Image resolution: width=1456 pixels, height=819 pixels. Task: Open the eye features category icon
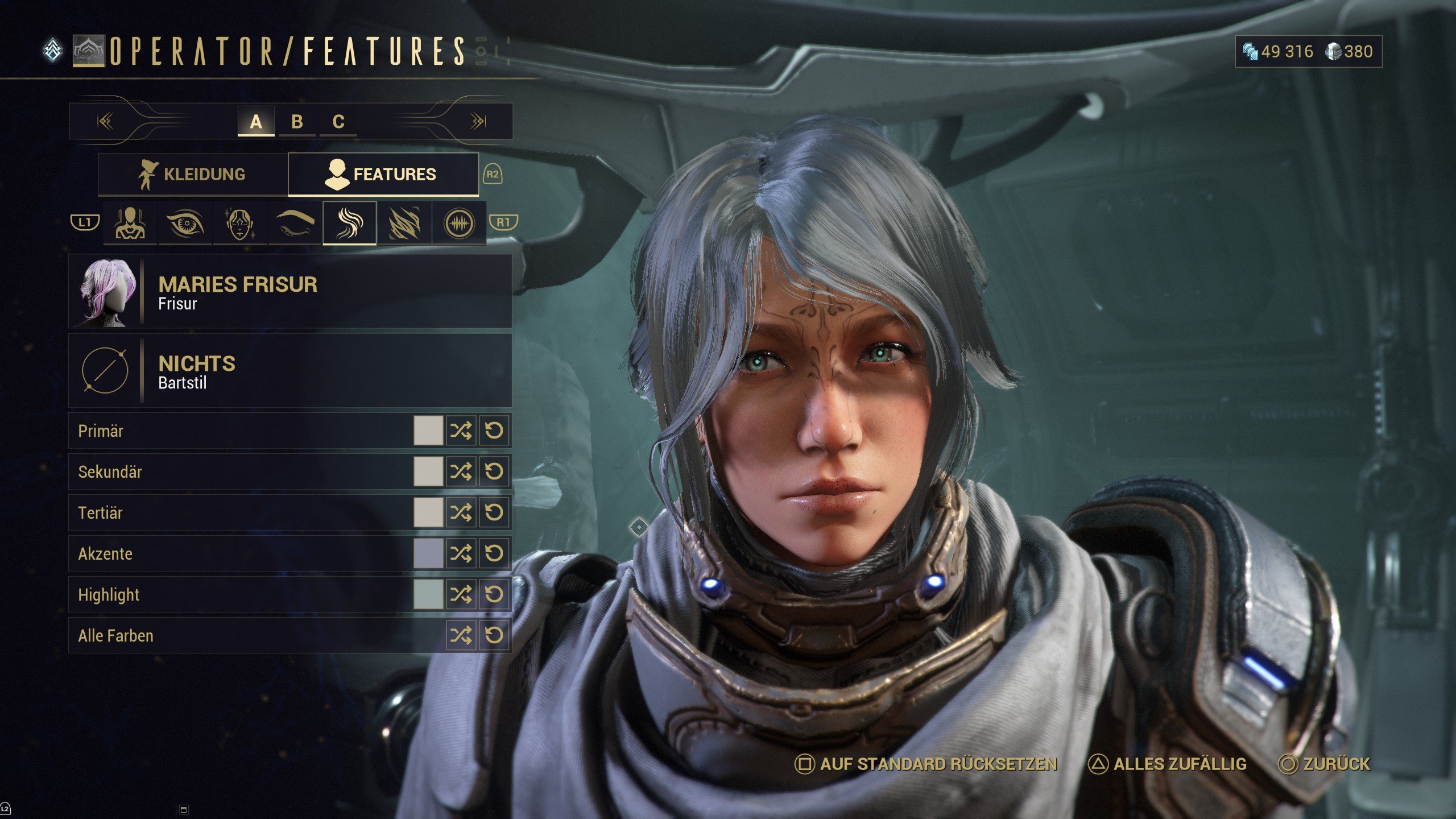tap(185, 223)
